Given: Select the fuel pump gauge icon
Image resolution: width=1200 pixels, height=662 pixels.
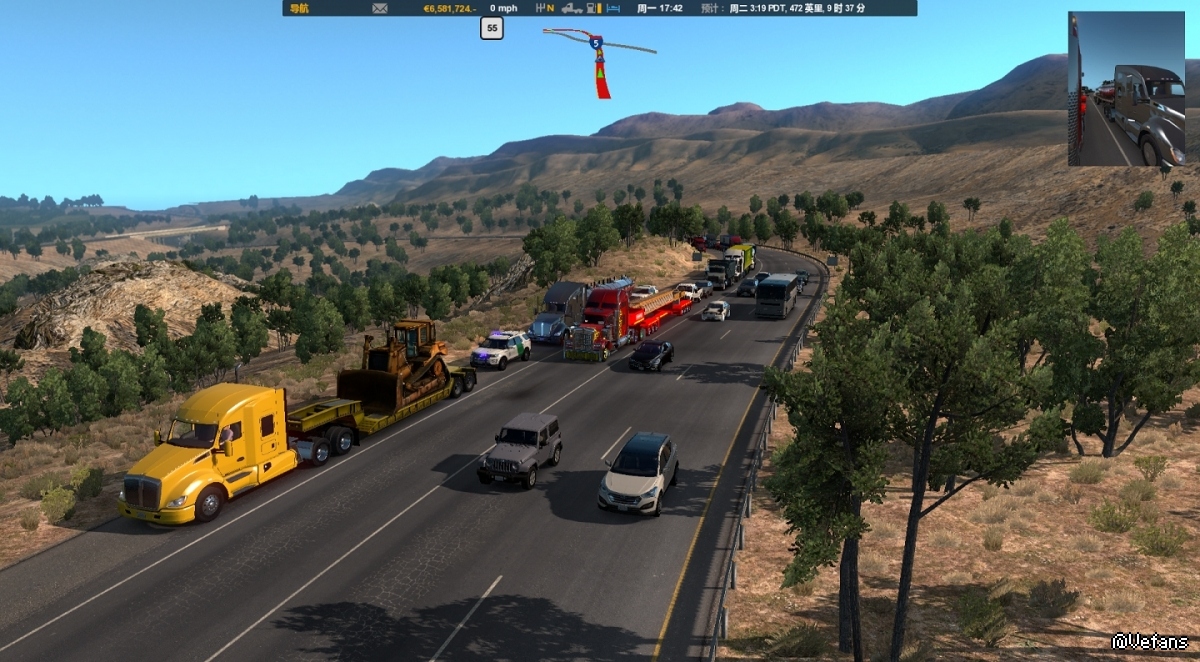Looking at the screenshot, I should click(x=593, y=8).
